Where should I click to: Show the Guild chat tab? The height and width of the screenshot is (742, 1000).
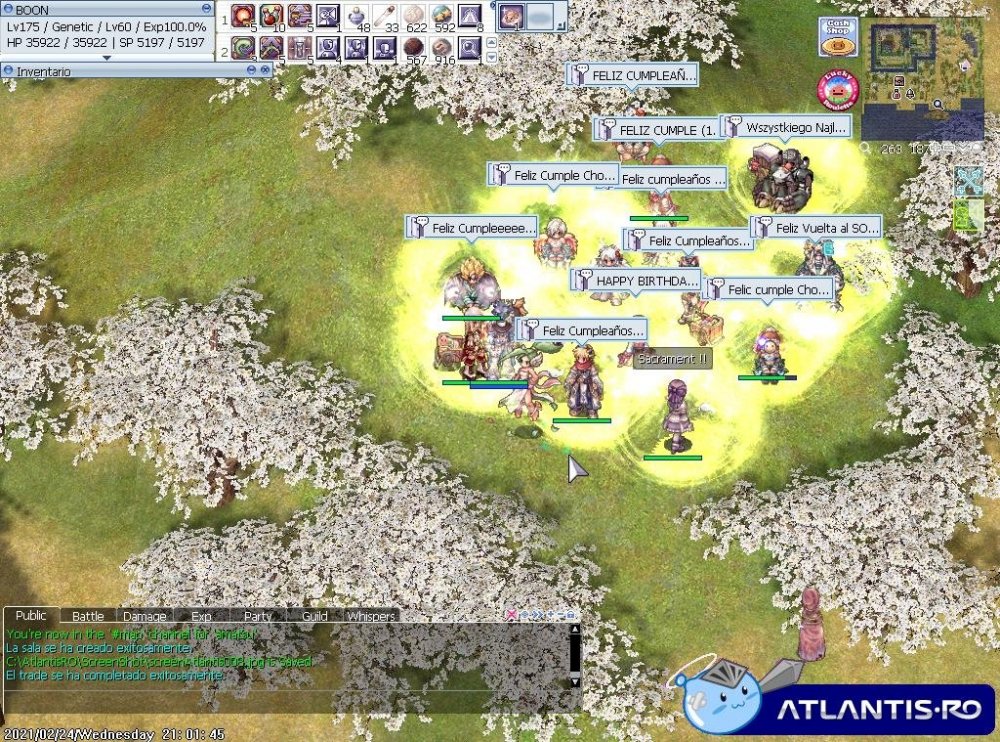point(314,616)
